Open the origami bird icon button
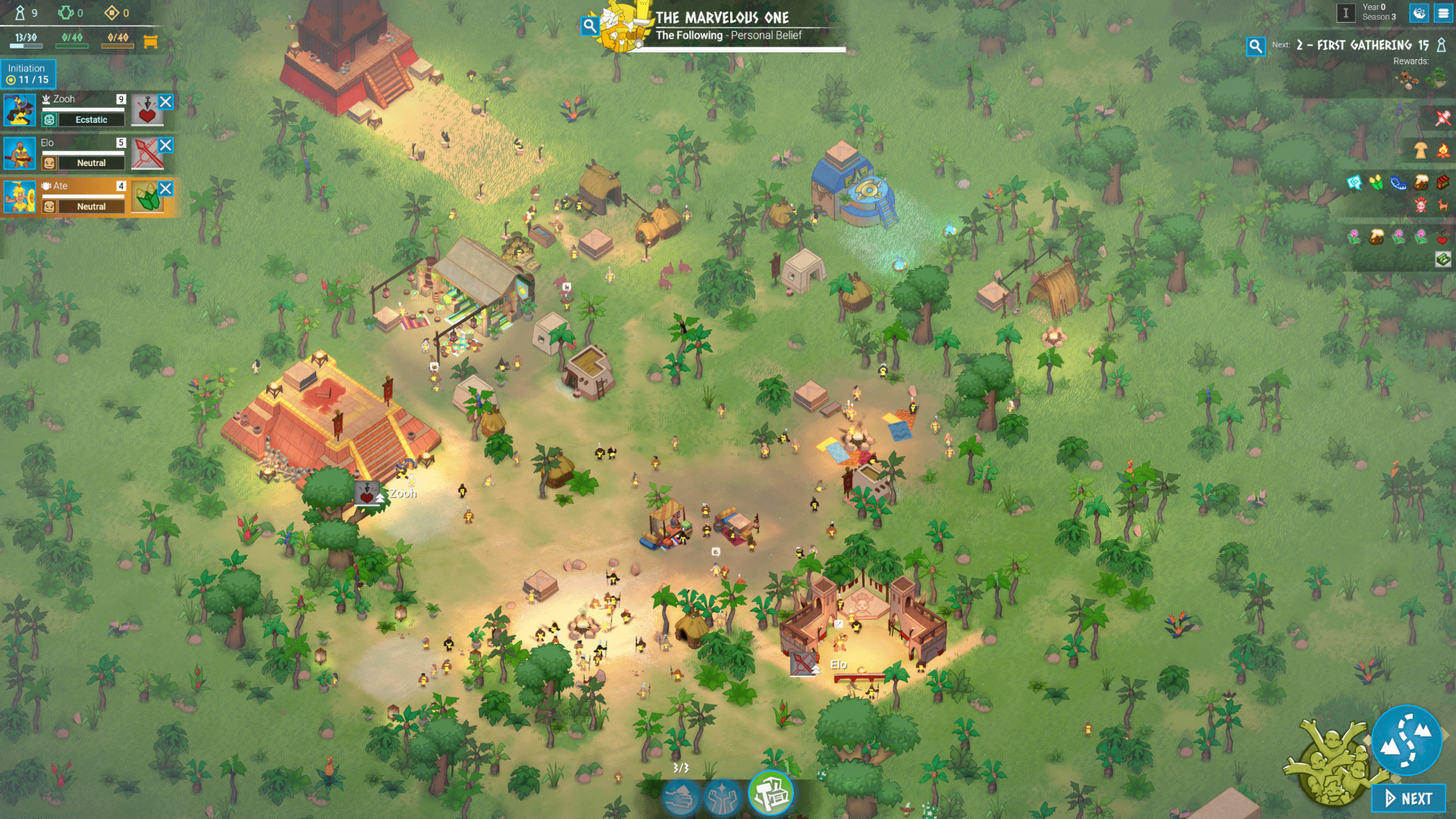 [x=1419, y=13]
